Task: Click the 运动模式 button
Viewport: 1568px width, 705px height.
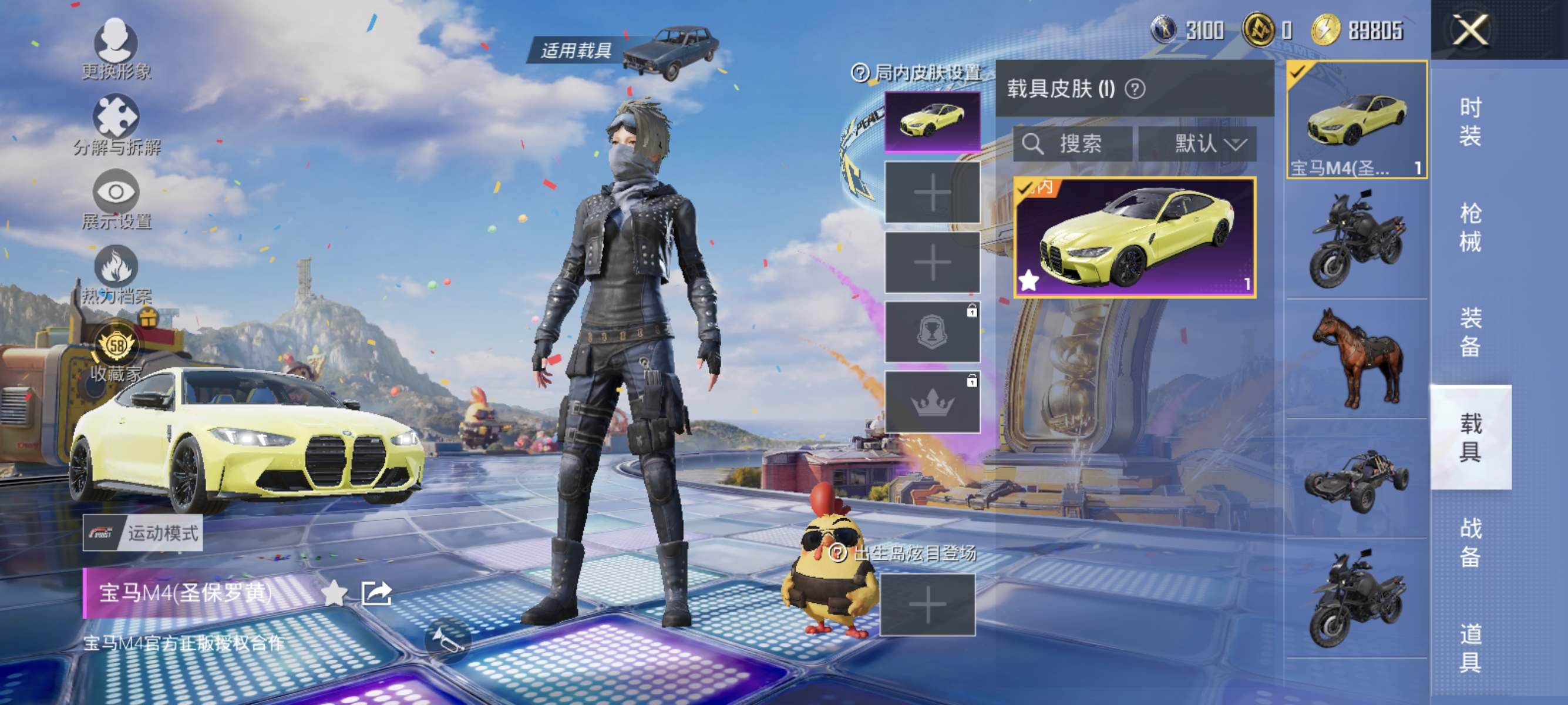Action: click(x=144, y=535)
